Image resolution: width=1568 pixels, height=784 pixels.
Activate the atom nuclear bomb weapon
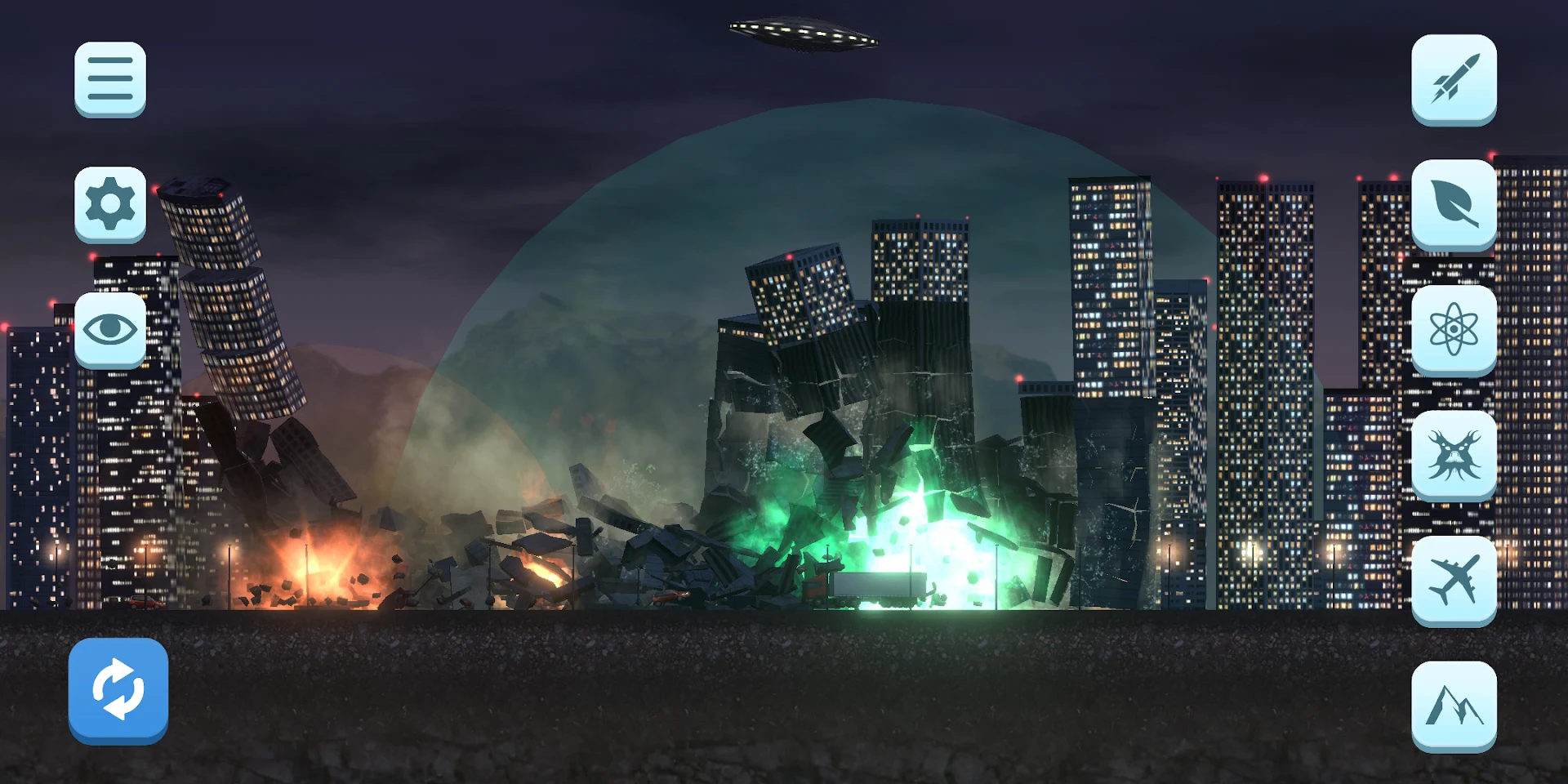1454,327
